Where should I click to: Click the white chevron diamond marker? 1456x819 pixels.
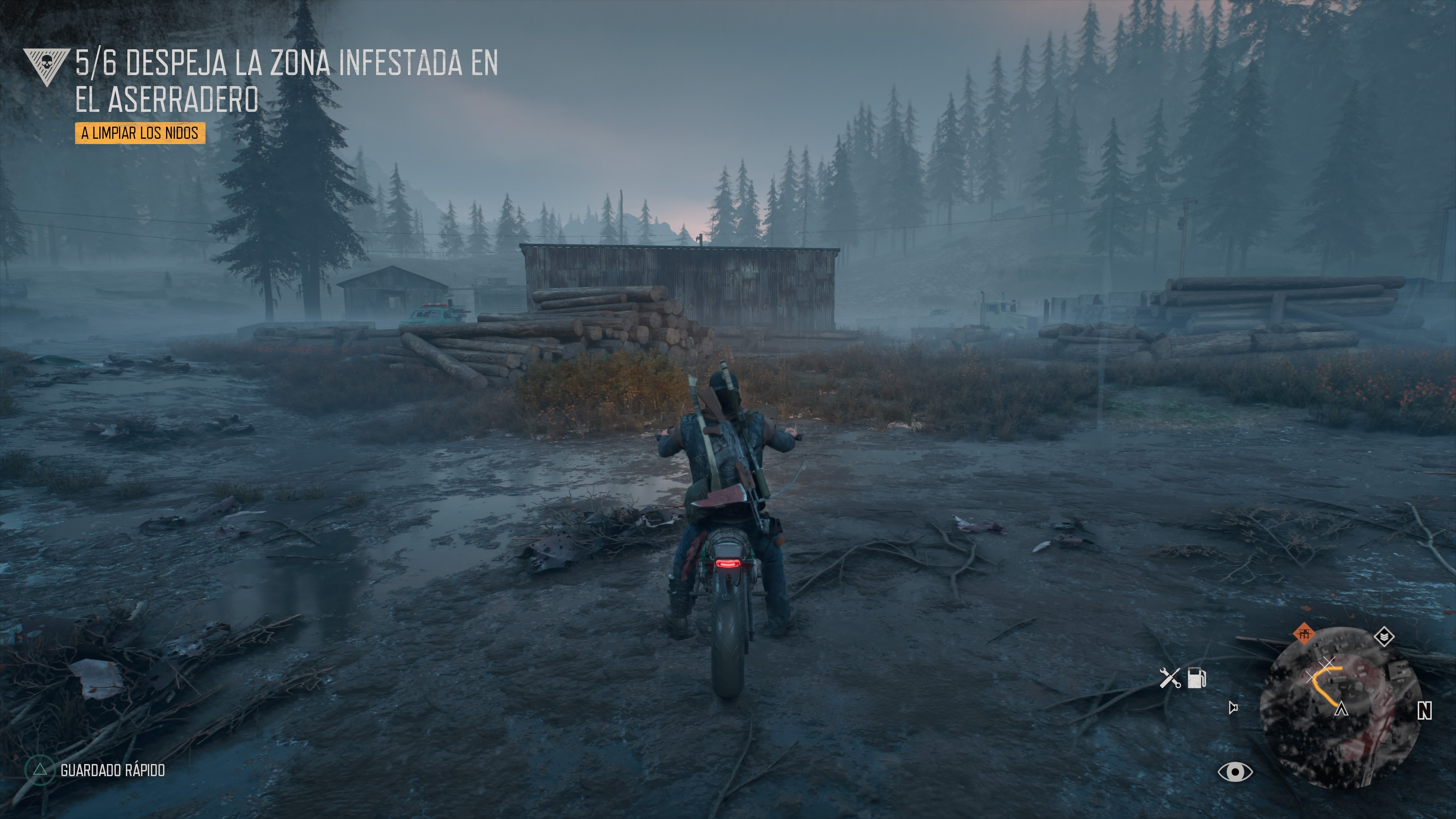point(1384,637)
